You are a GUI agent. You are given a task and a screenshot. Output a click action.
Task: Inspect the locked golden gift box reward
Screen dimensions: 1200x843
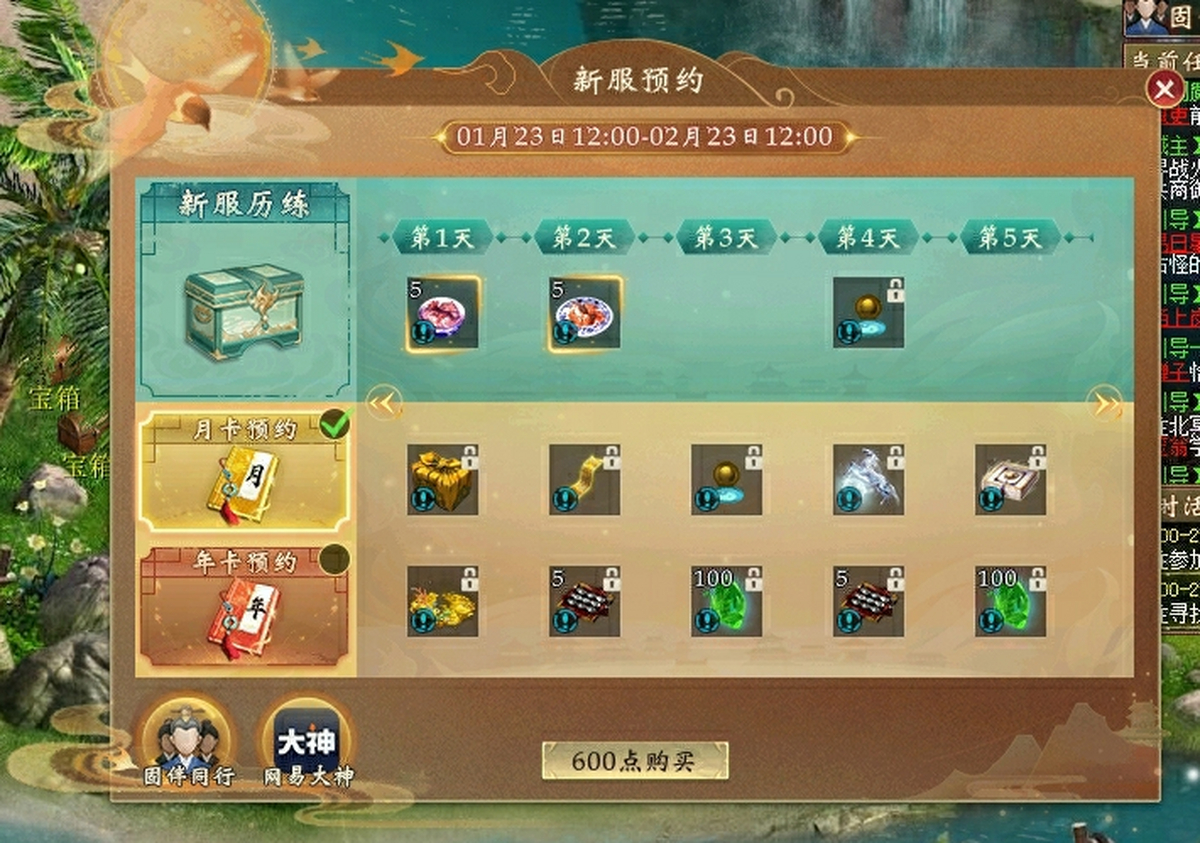pyautogui.click(x=443, y=480)
